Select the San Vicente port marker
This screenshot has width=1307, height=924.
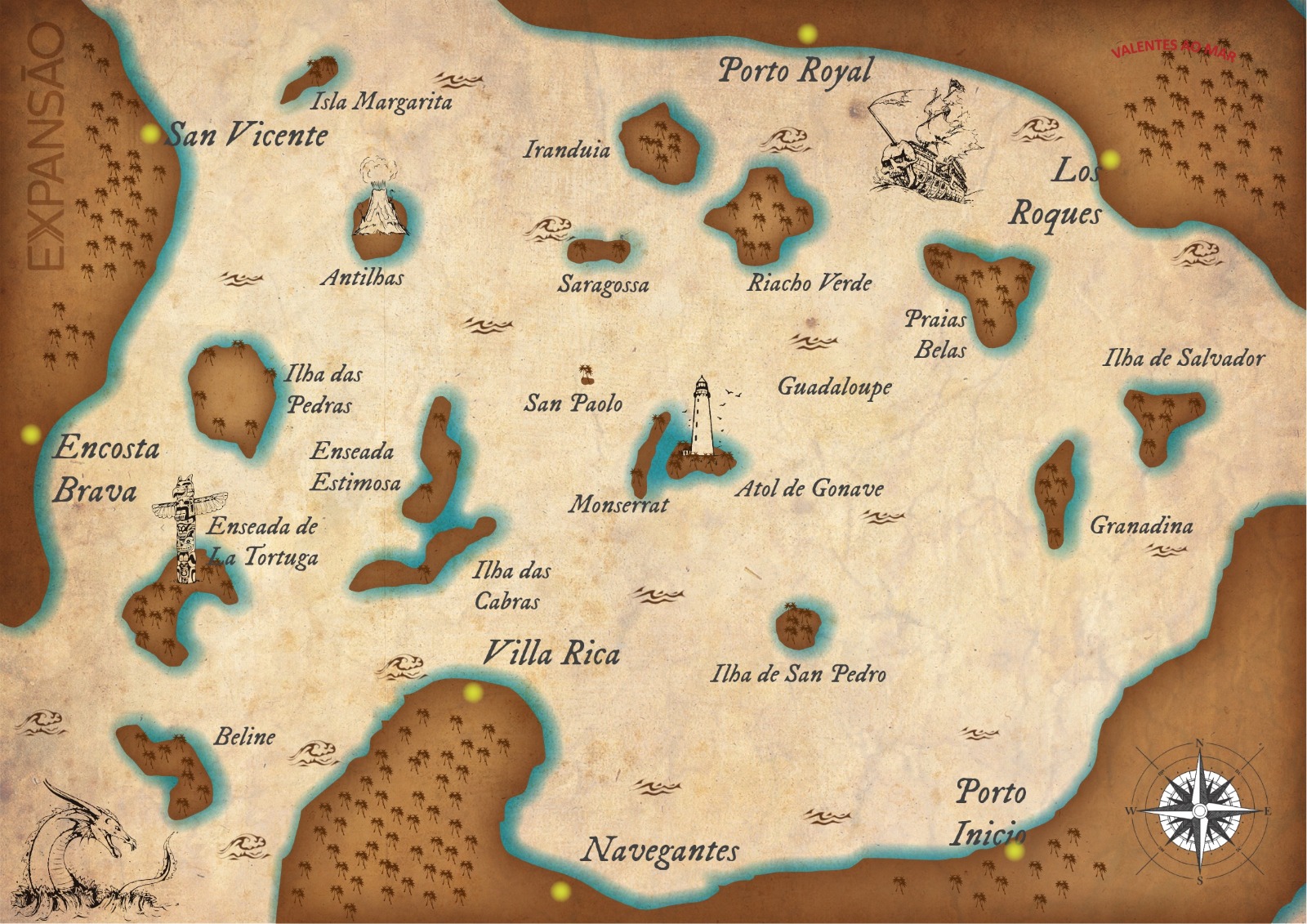coord(149,133)
